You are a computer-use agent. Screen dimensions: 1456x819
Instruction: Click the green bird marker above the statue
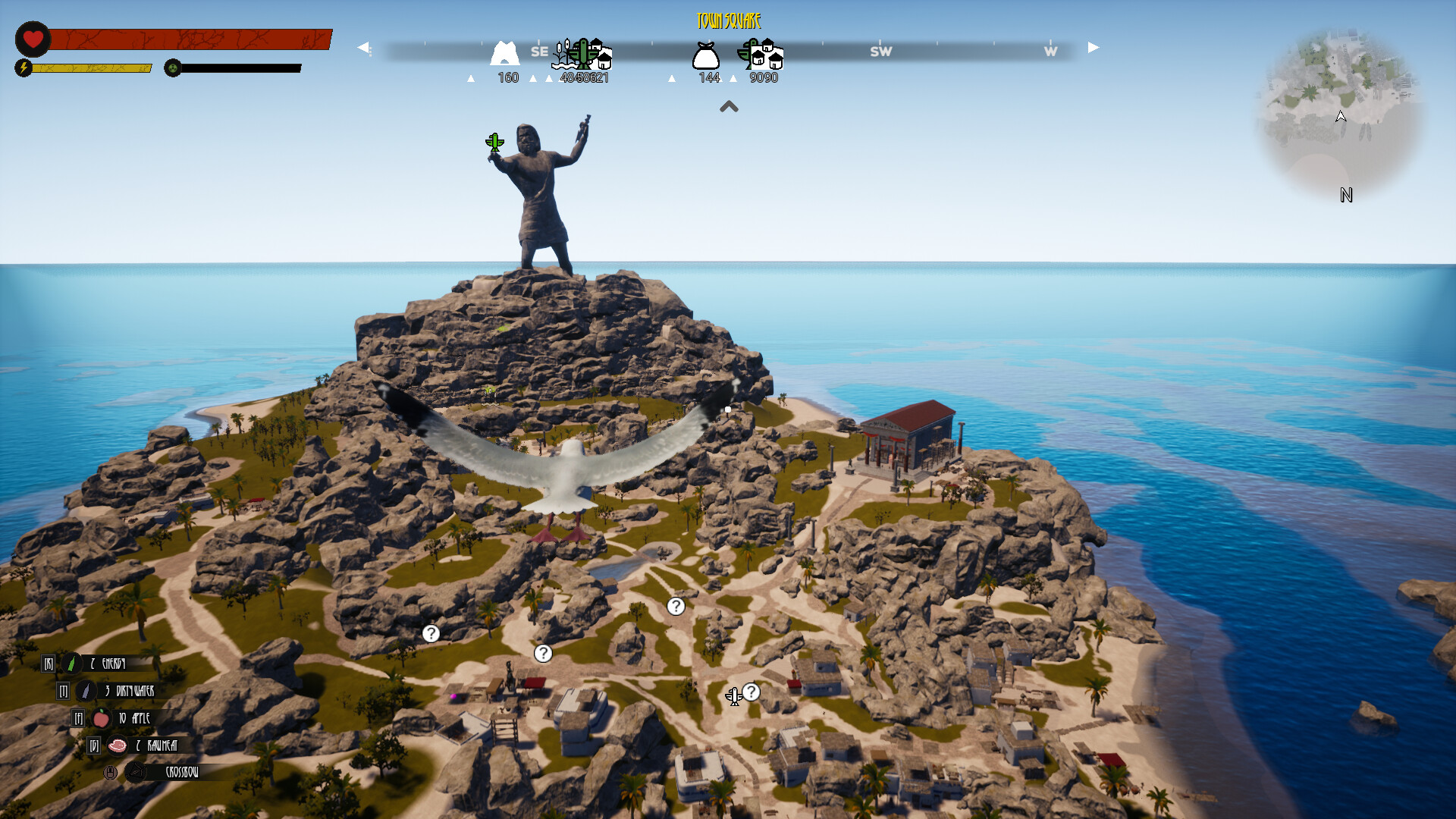pyautogui.click(x=494, y=142)
